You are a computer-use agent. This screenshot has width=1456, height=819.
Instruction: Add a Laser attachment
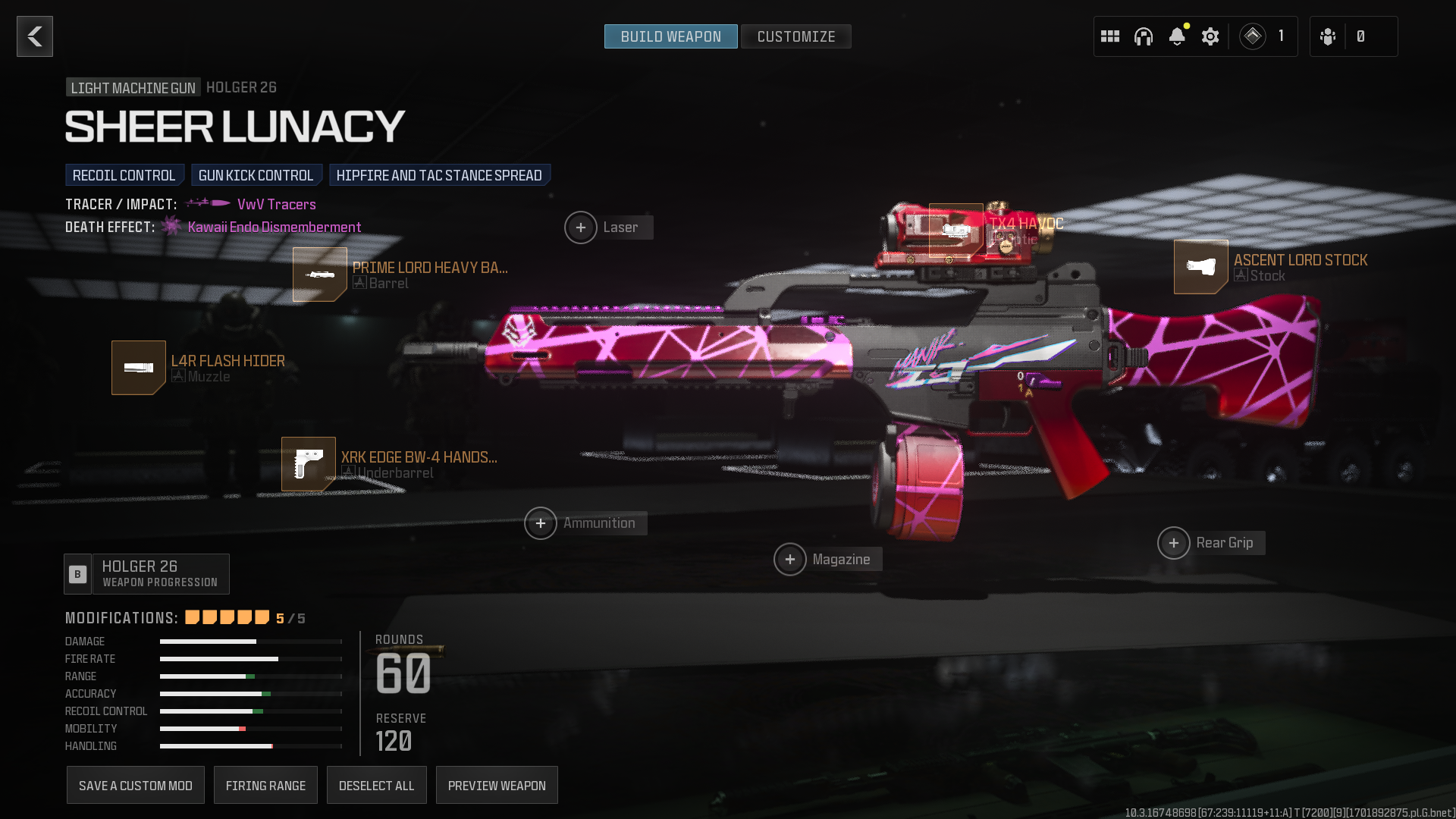581,227
